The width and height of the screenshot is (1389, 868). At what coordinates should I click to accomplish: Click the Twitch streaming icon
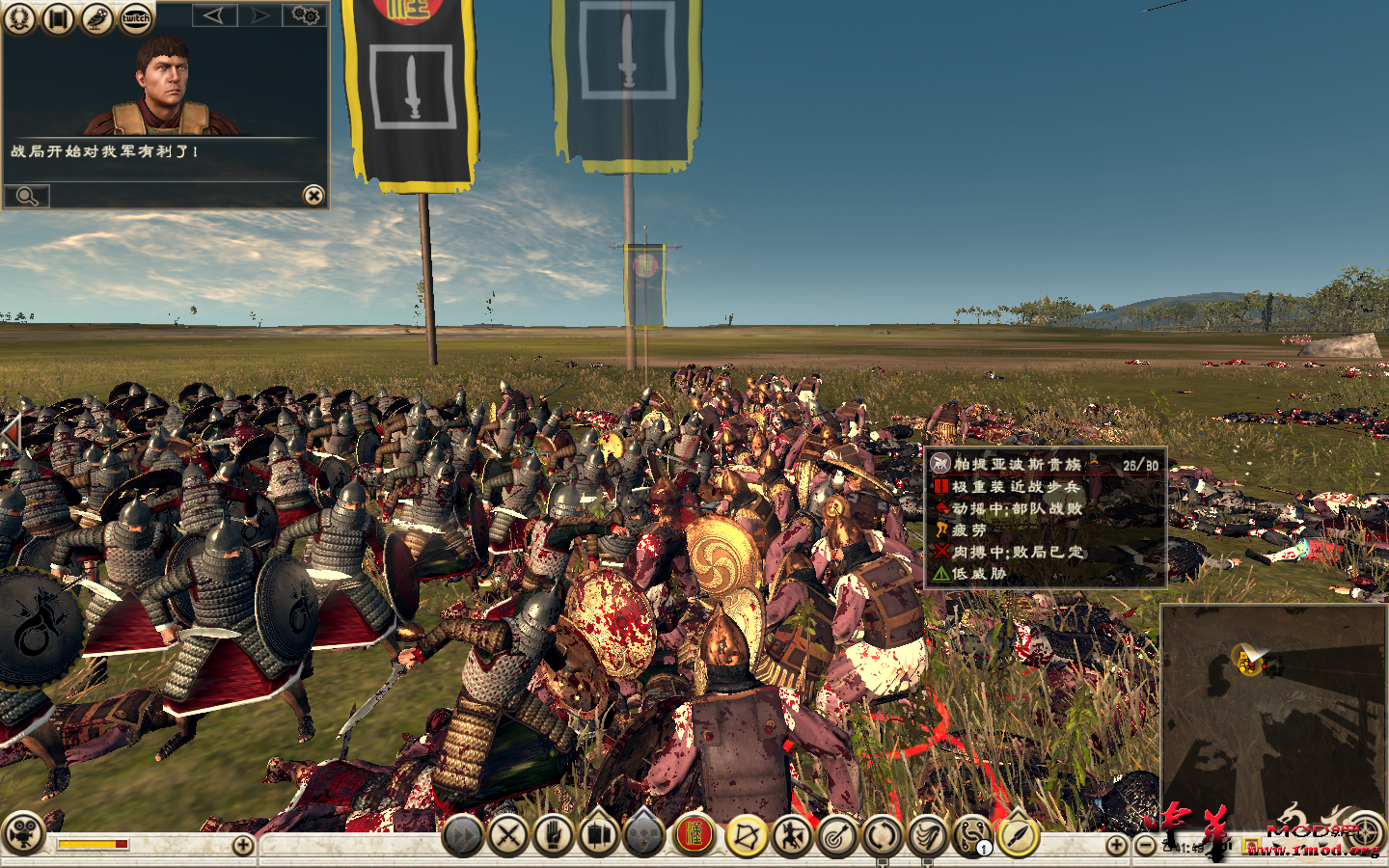click(x=134, y=19)
